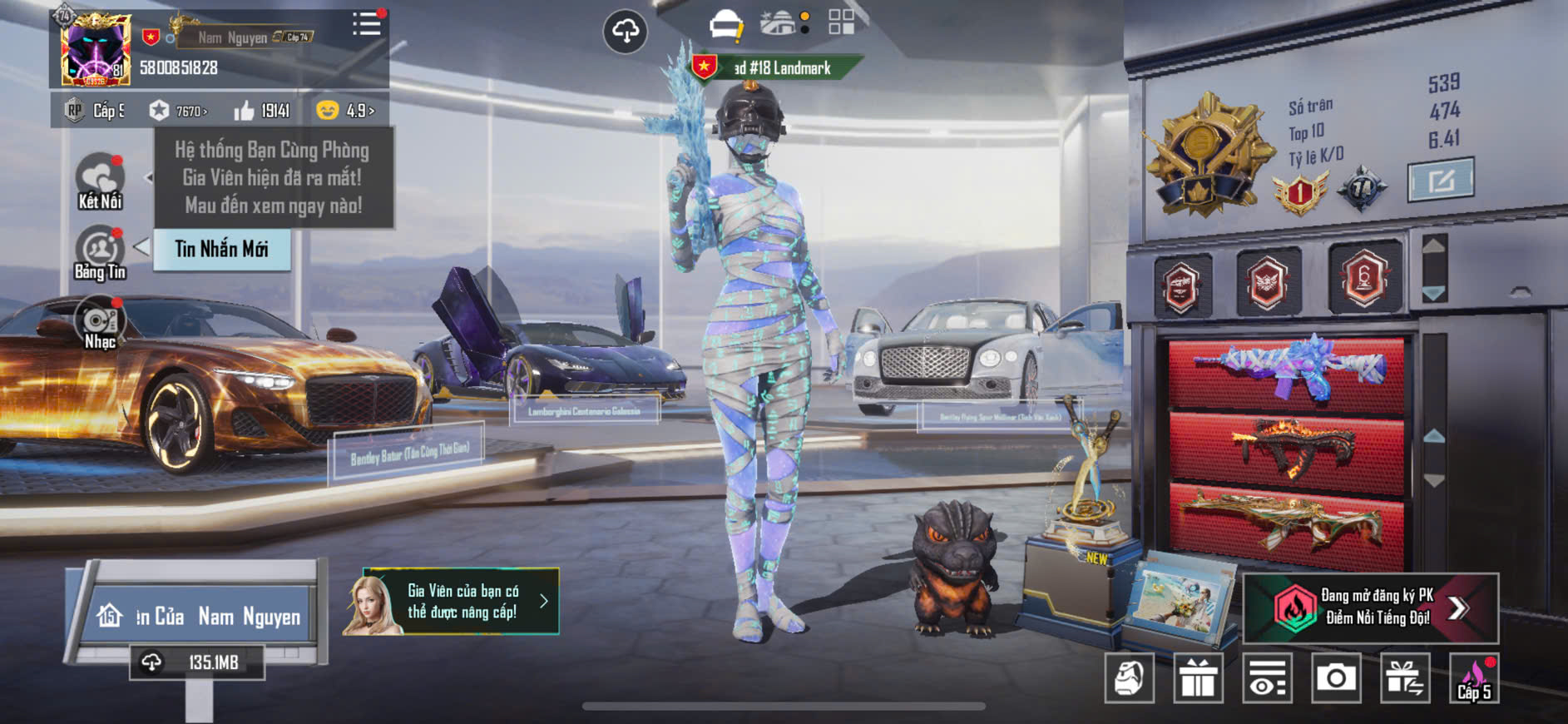Open the backpack inventory icon
Screen dimensions: 1568x724
pos(1129,678)
